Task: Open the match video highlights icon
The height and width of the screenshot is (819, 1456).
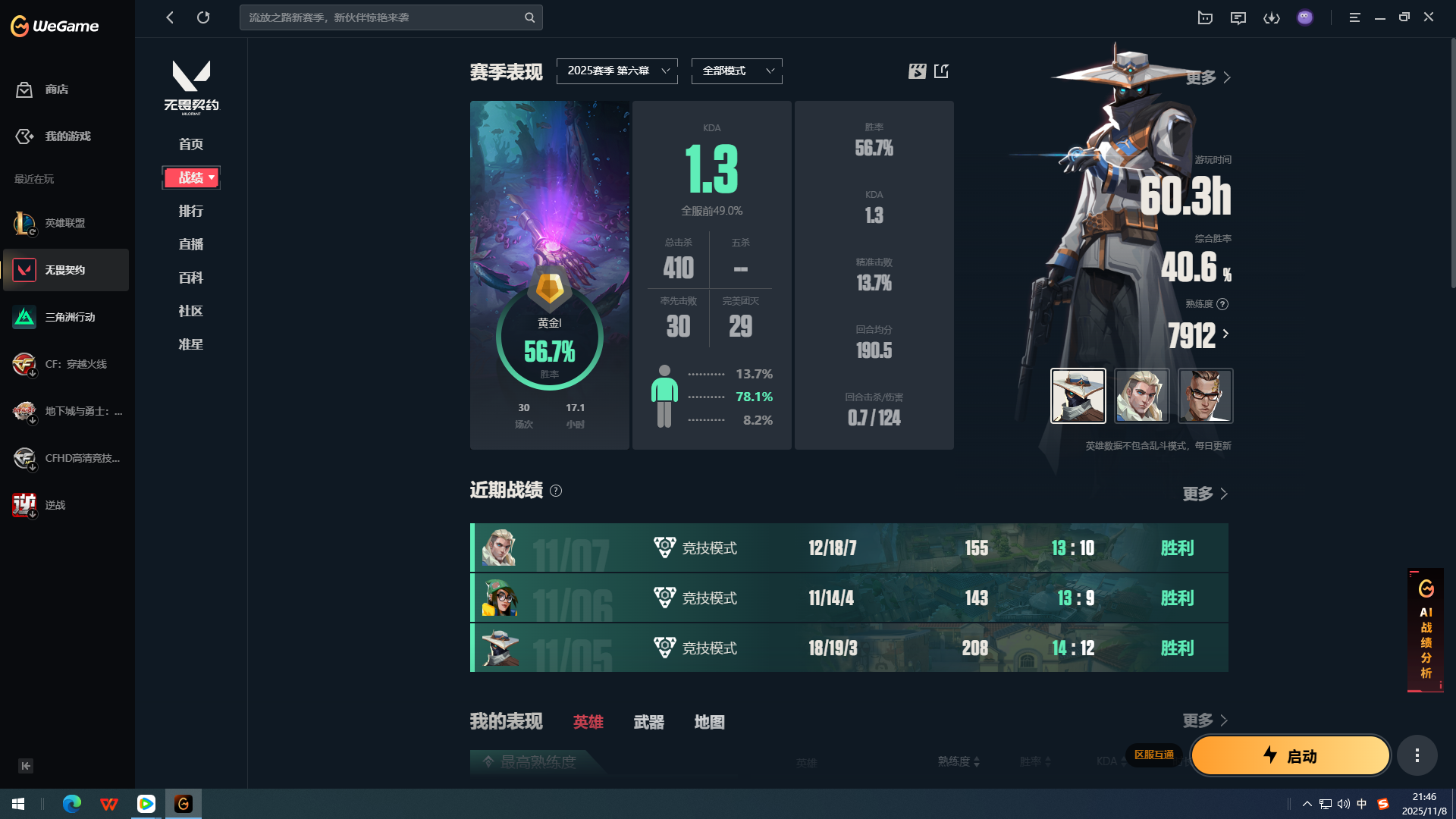Action: coord(916,71)
